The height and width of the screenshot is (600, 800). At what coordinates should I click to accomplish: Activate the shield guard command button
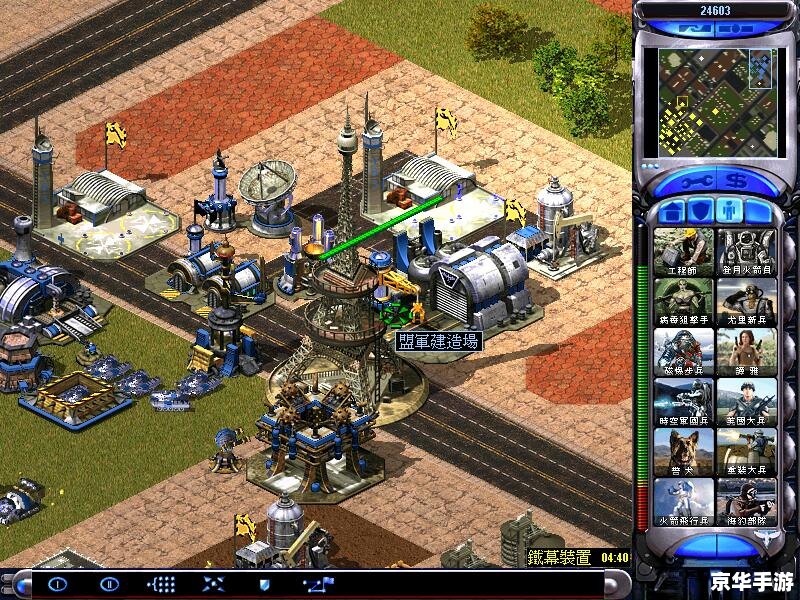[x=264, y=583]
